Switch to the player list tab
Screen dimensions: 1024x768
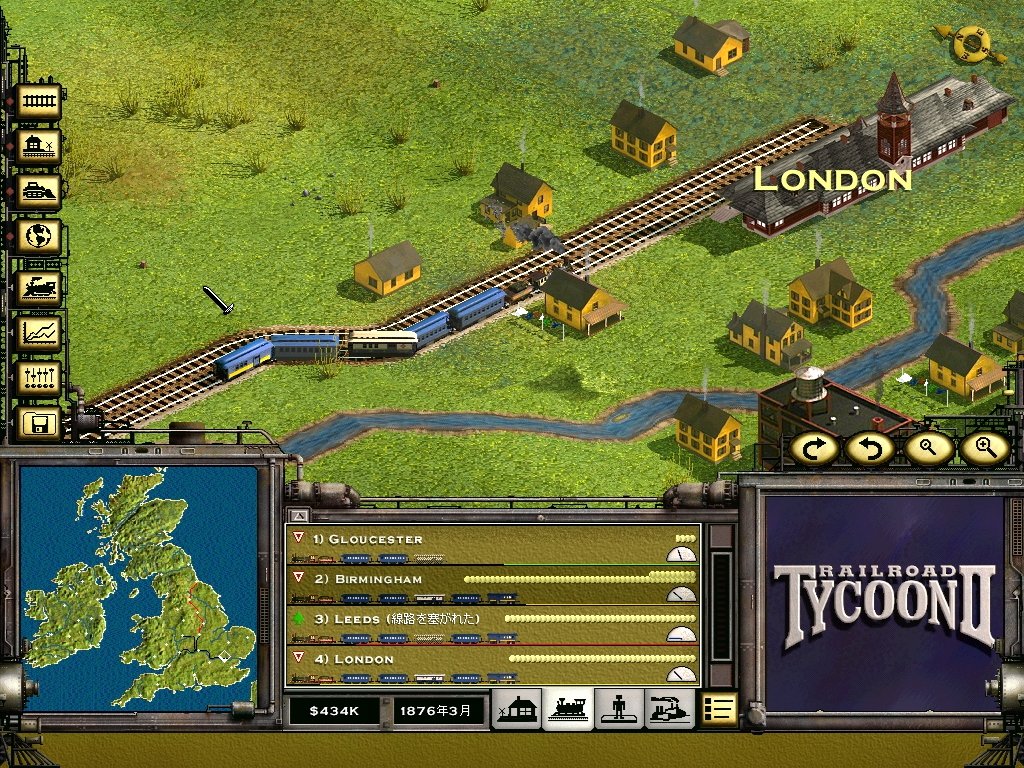coord(618,709)
